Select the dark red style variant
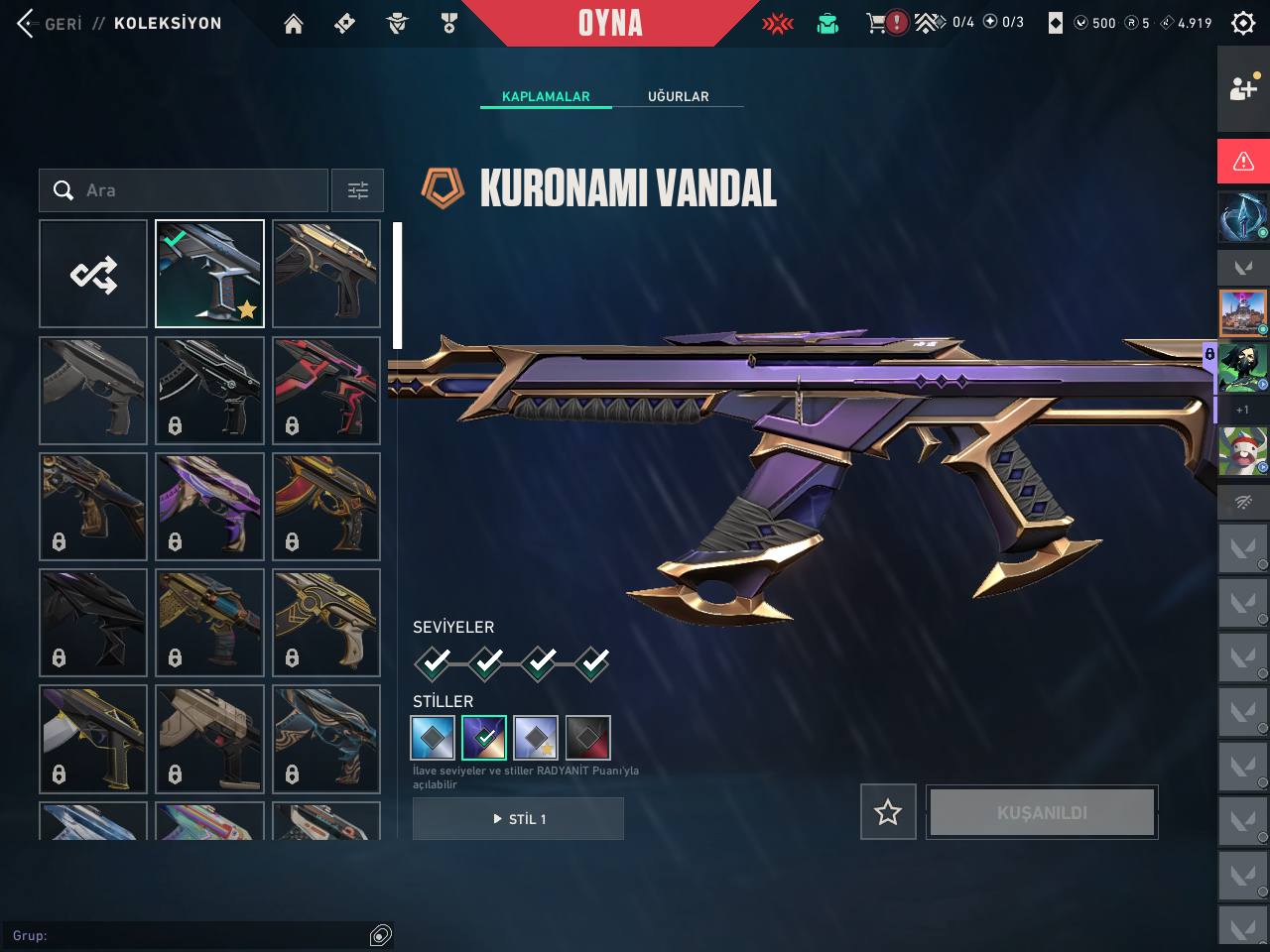 (587, 738)
